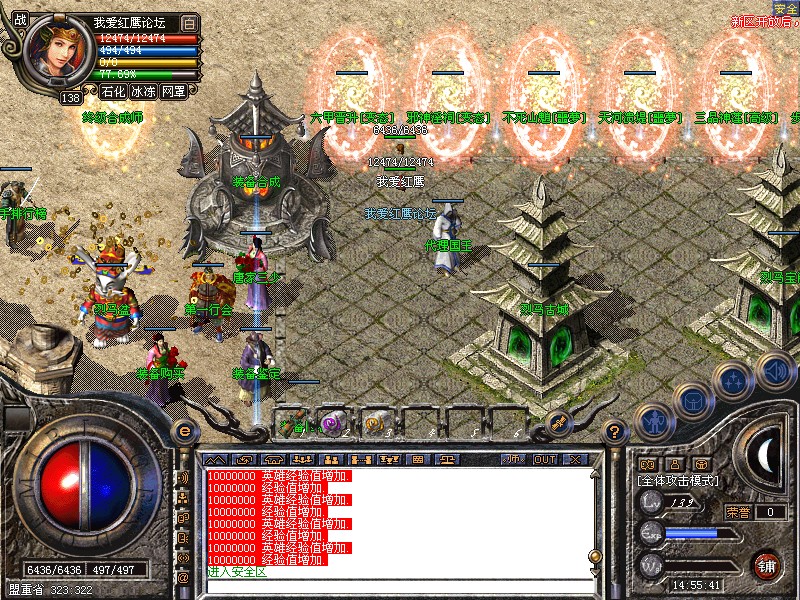Image resolution: width=800 pixels, height=600 pixels.
Task: Click the 白 button beside the hero name
Action: tap(190, 22)
